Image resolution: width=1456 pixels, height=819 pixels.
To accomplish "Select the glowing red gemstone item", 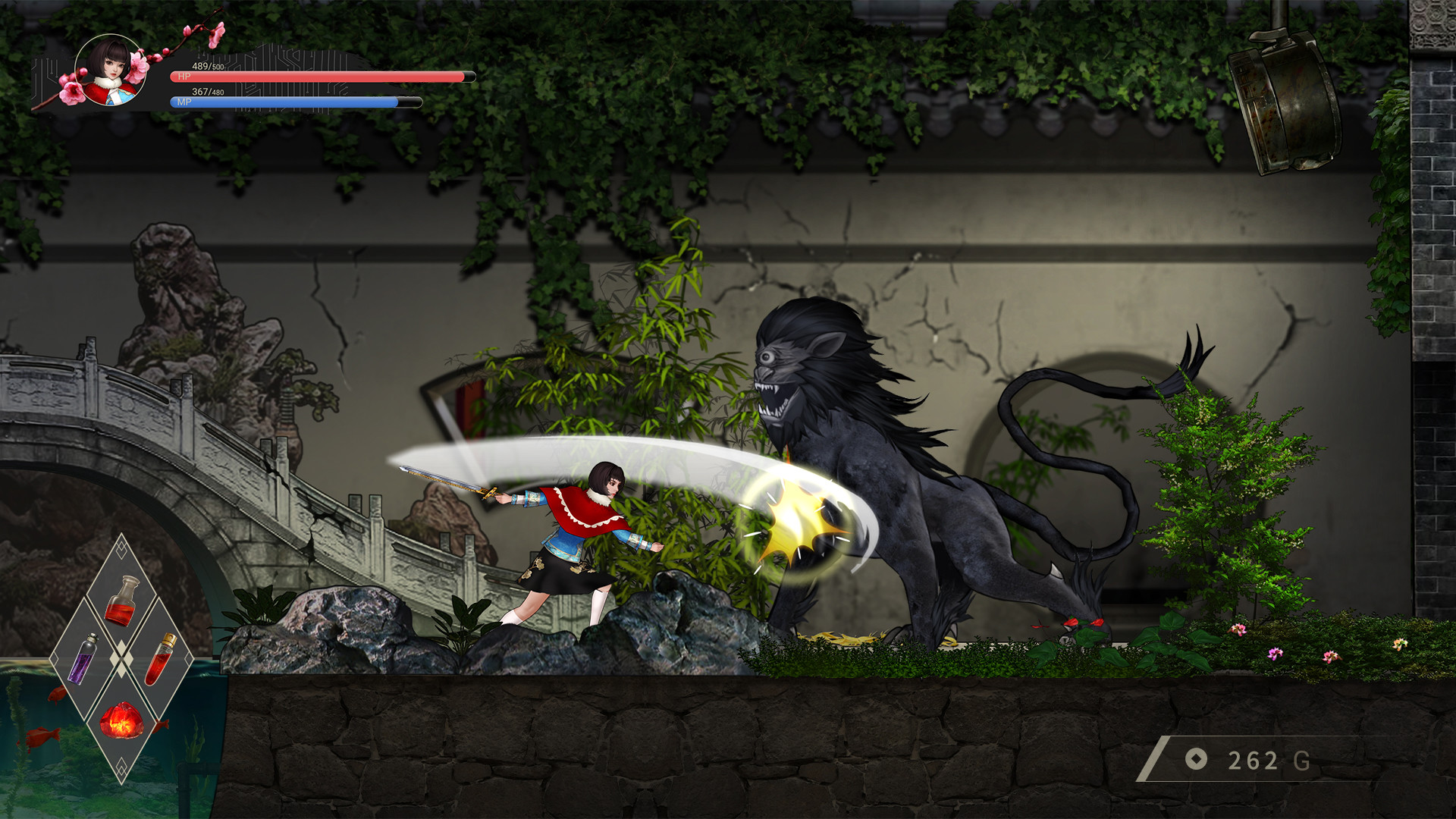I will pyautogui.click(x=122, y=721).
